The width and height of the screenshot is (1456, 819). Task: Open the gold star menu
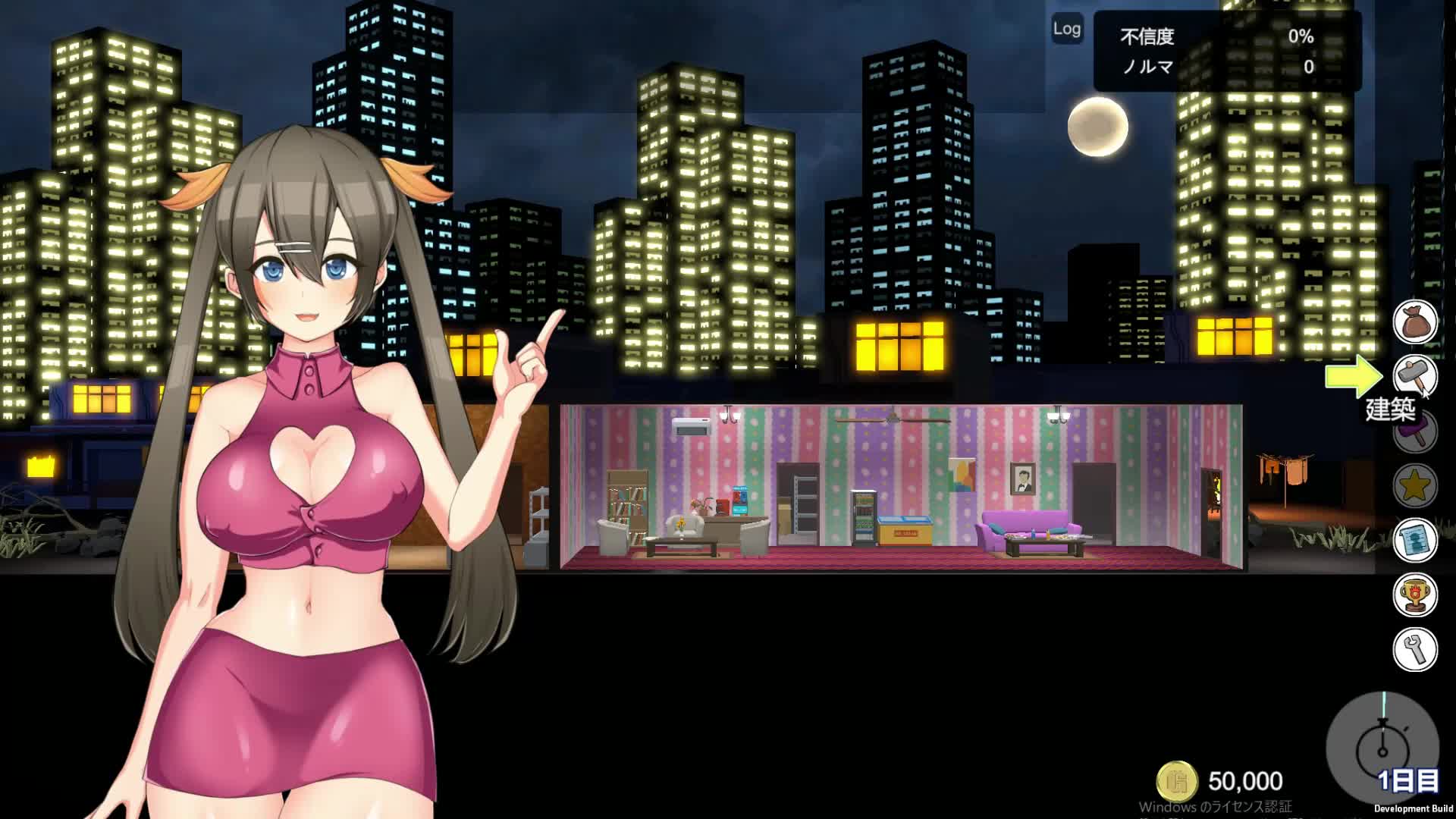[x=1415, y=485]
